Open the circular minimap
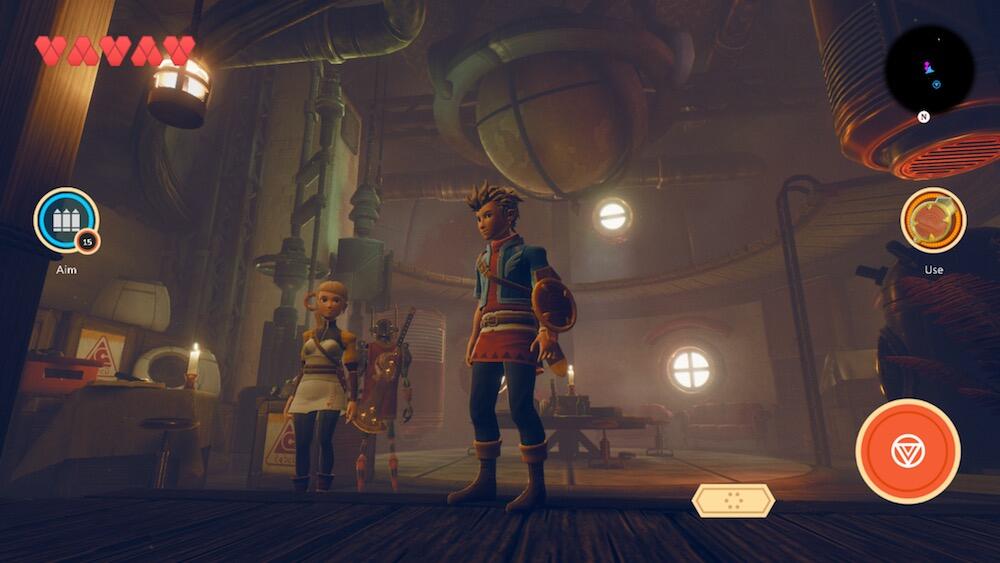 coord(929,70)
